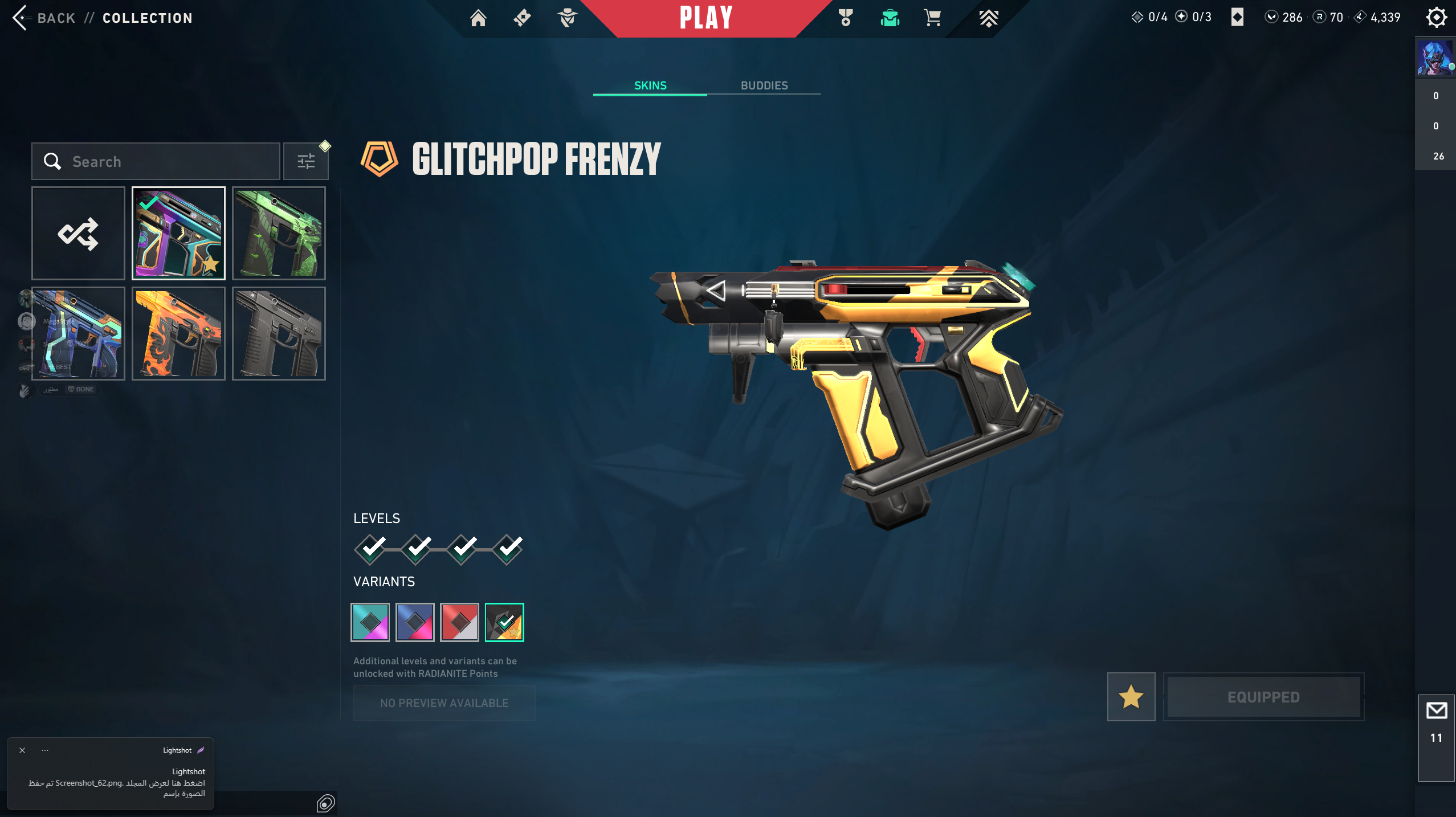This screenshot has width=1456, height=817.
Task: Open the skin filter options
Action: (306, 162)
